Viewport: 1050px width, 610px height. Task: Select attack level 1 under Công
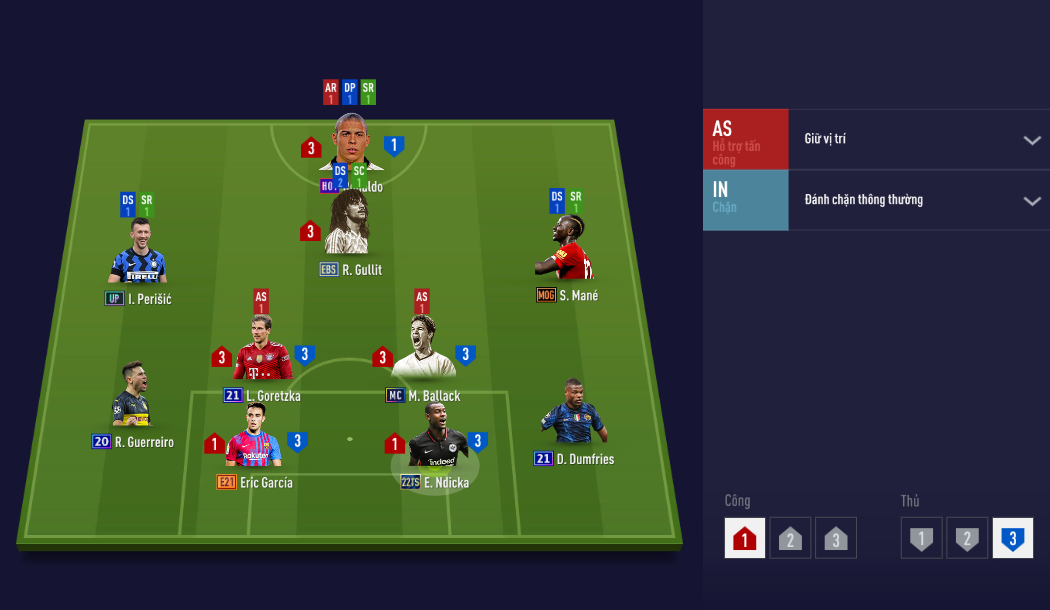(745, 538)
